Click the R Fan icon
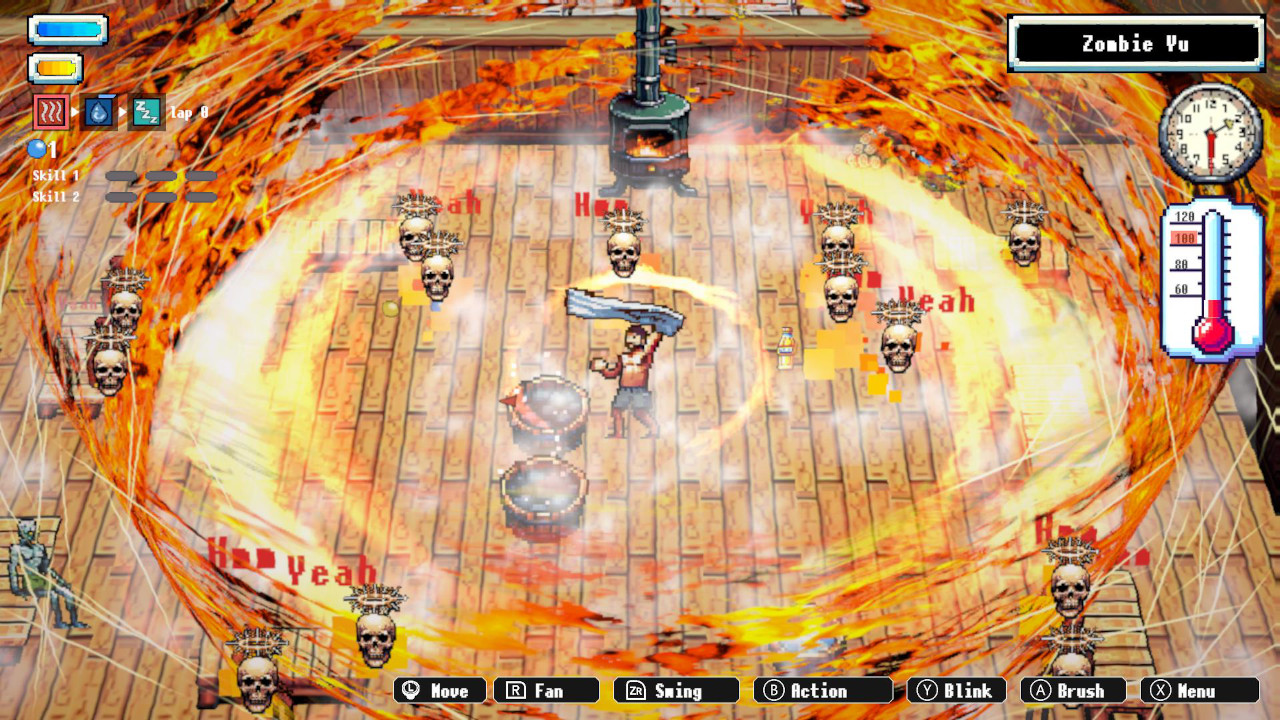1280x720 pixels. [x=547, y=690]
